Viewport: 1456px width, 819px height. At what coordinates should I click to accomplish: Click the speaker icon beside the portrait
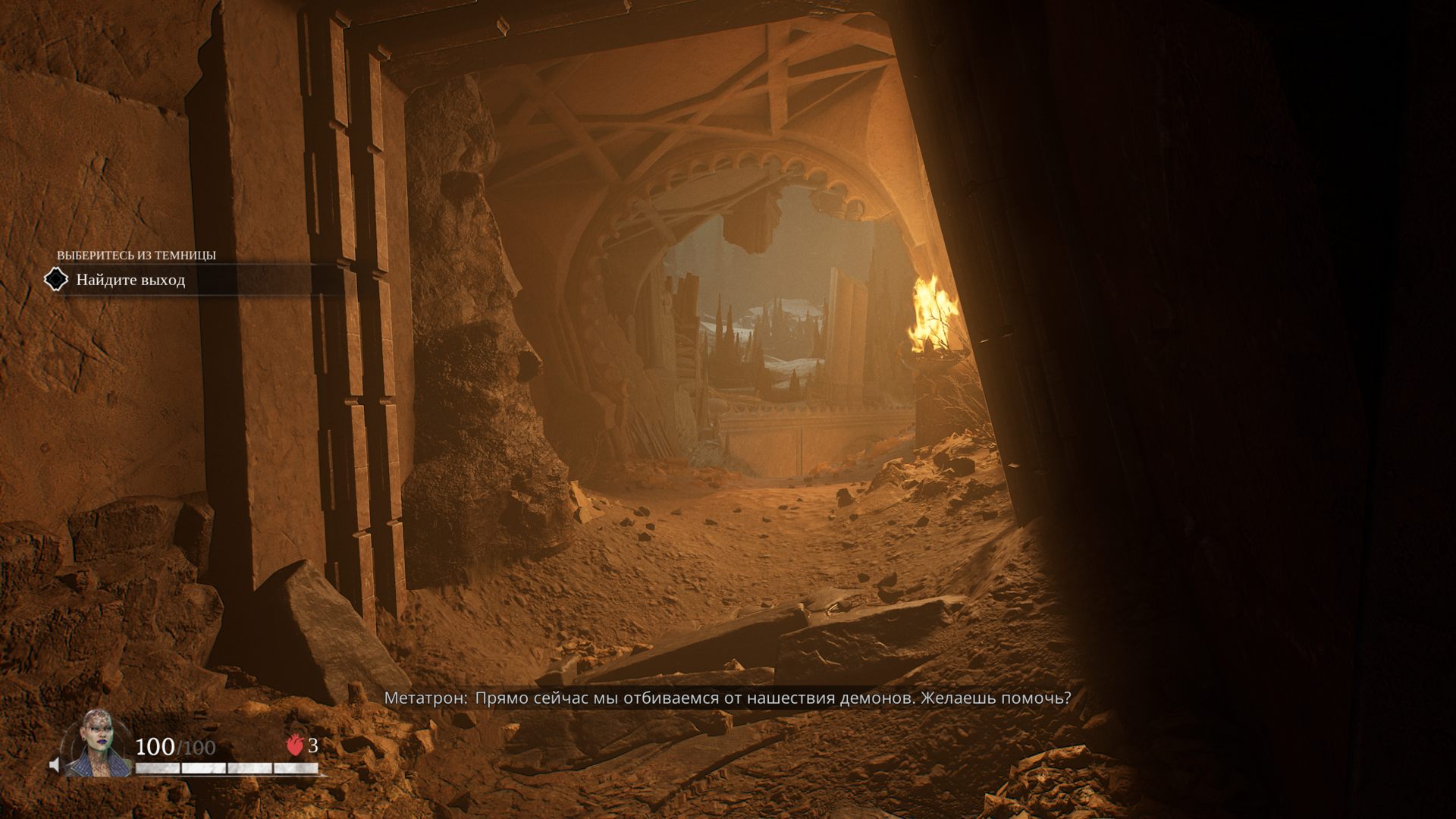pos(55,764)
